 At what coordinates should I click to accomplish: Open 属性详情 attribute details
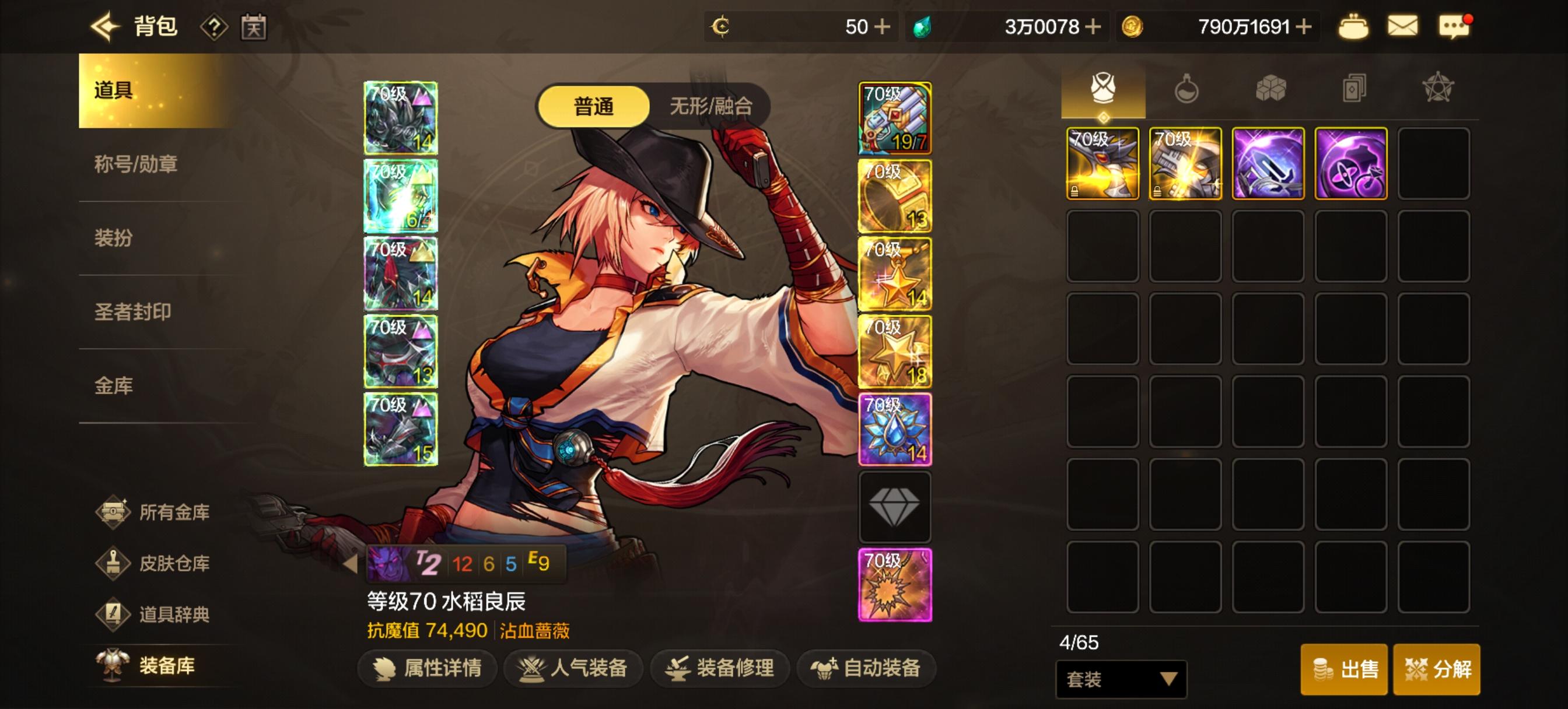tap(426, 668)
